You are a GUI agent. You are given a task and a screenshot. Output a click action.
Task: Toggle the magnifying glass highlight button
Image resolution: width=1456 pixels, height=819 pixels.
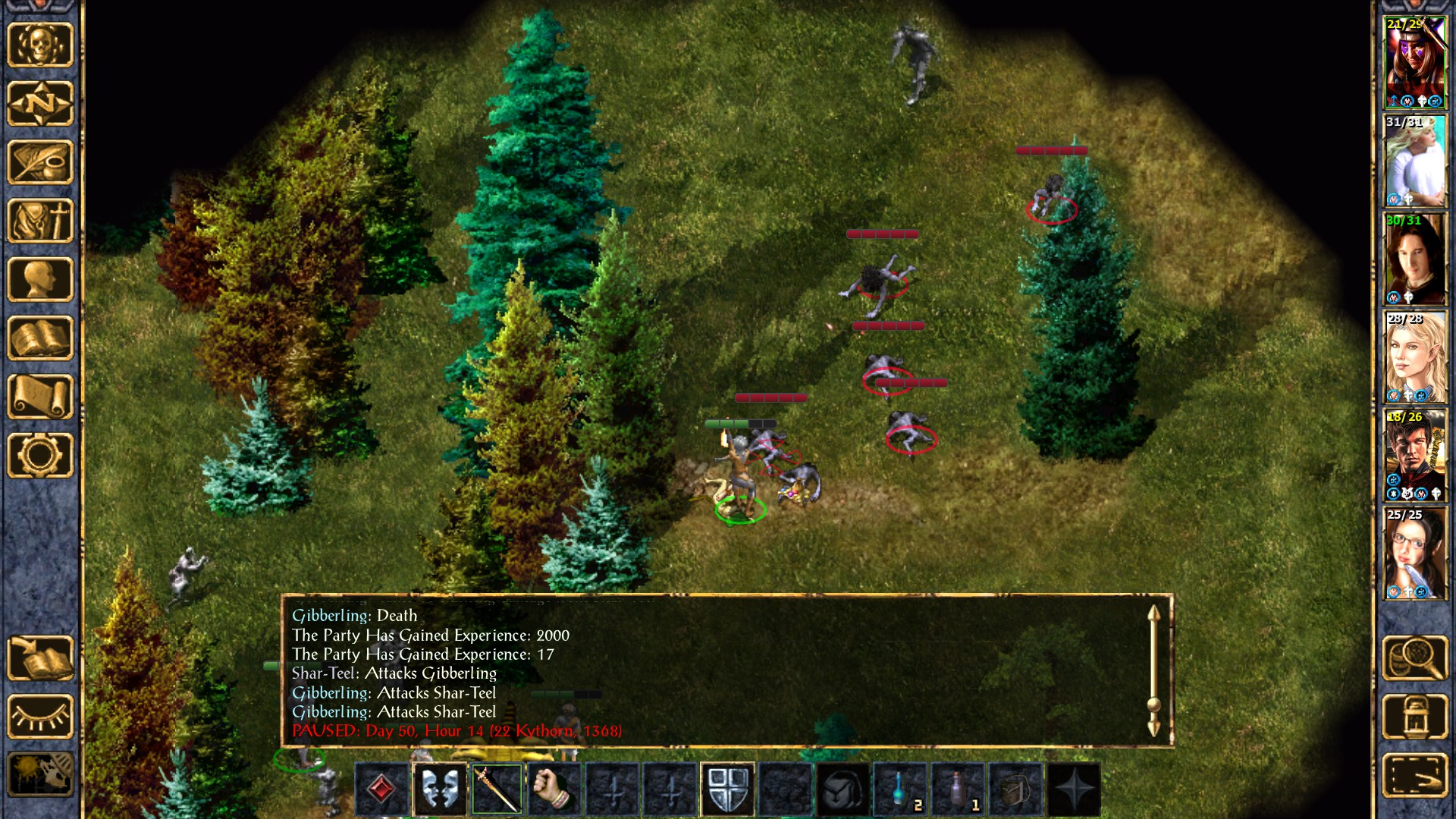[x=1414, y=658]
